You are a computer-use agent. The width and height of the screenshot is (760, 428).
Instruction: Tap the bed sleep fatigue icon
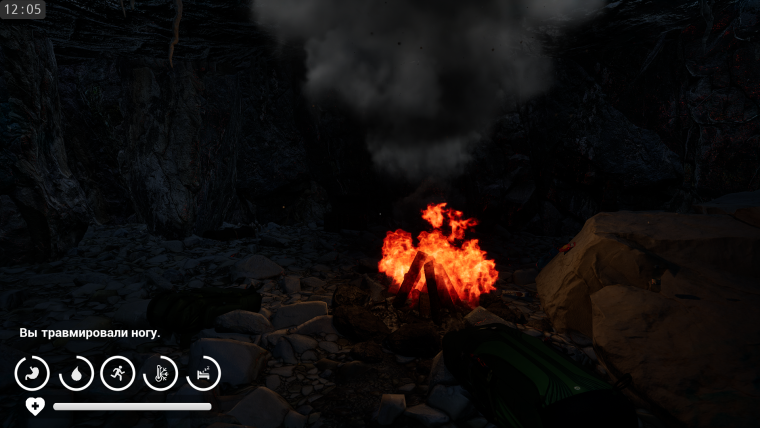coord(204,373)
